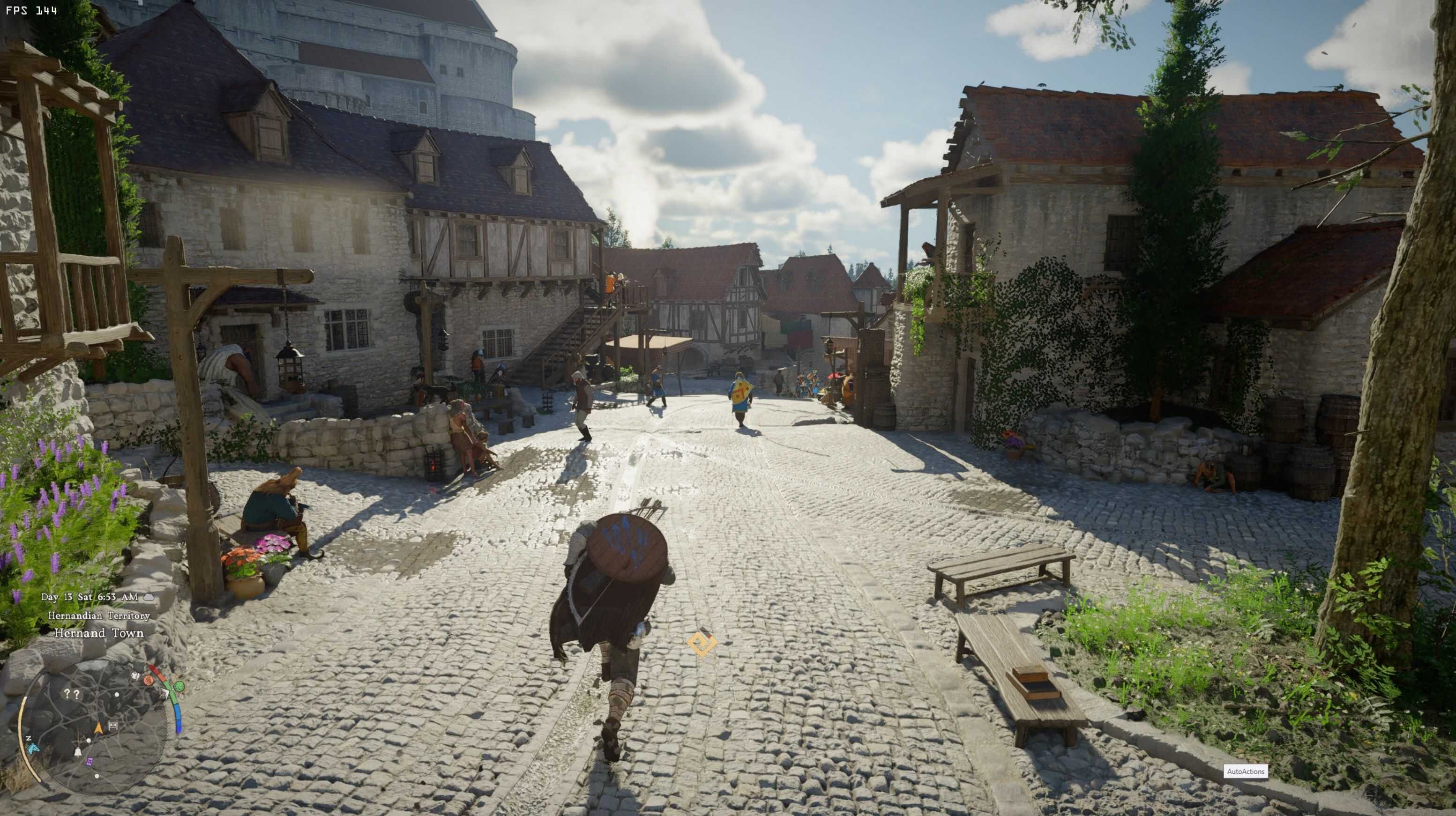Click the green circular marker beside the status bars

point(180,687)
